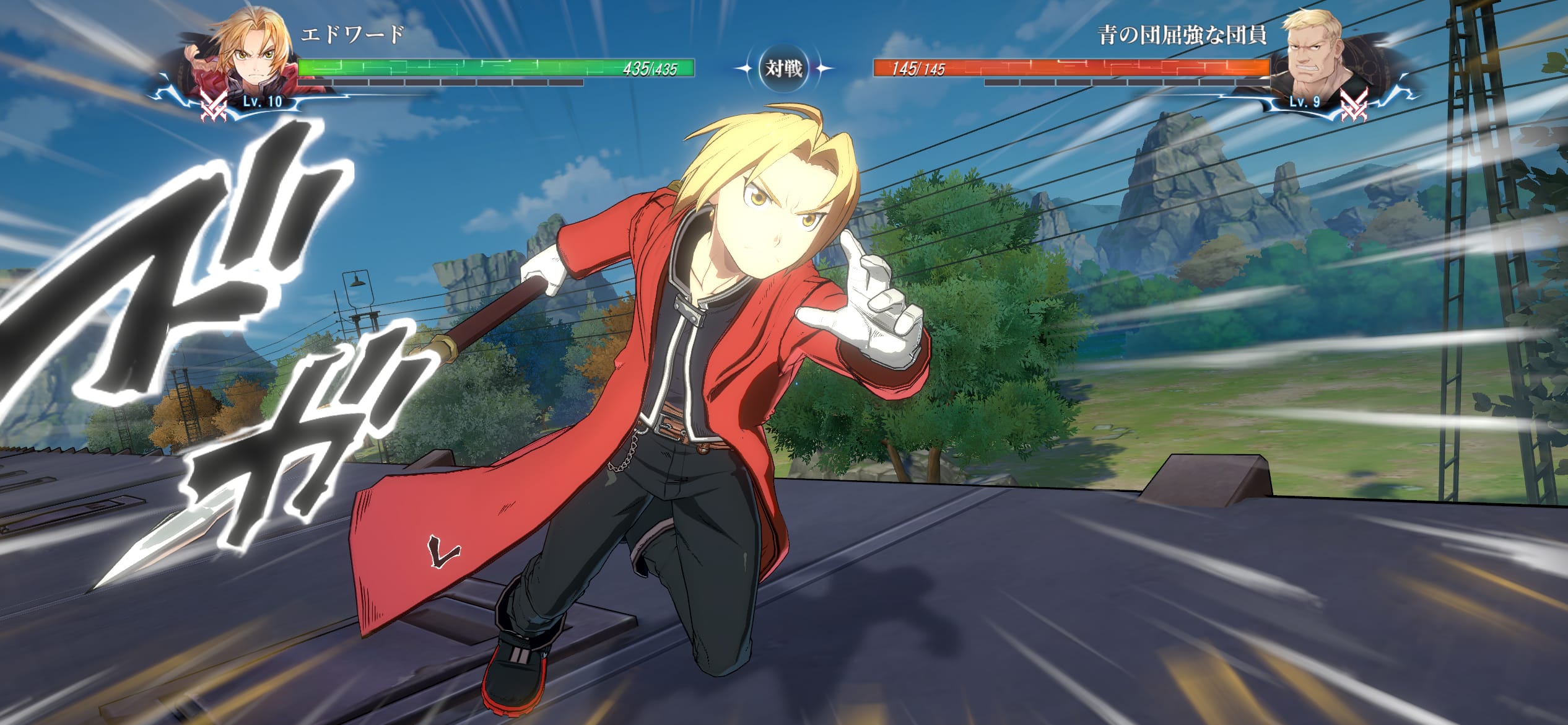The height and width of the screenshot is (725, 1568).
Task: Tap the attribute emblem beside Lv. 10
Action: coord(214,103)
